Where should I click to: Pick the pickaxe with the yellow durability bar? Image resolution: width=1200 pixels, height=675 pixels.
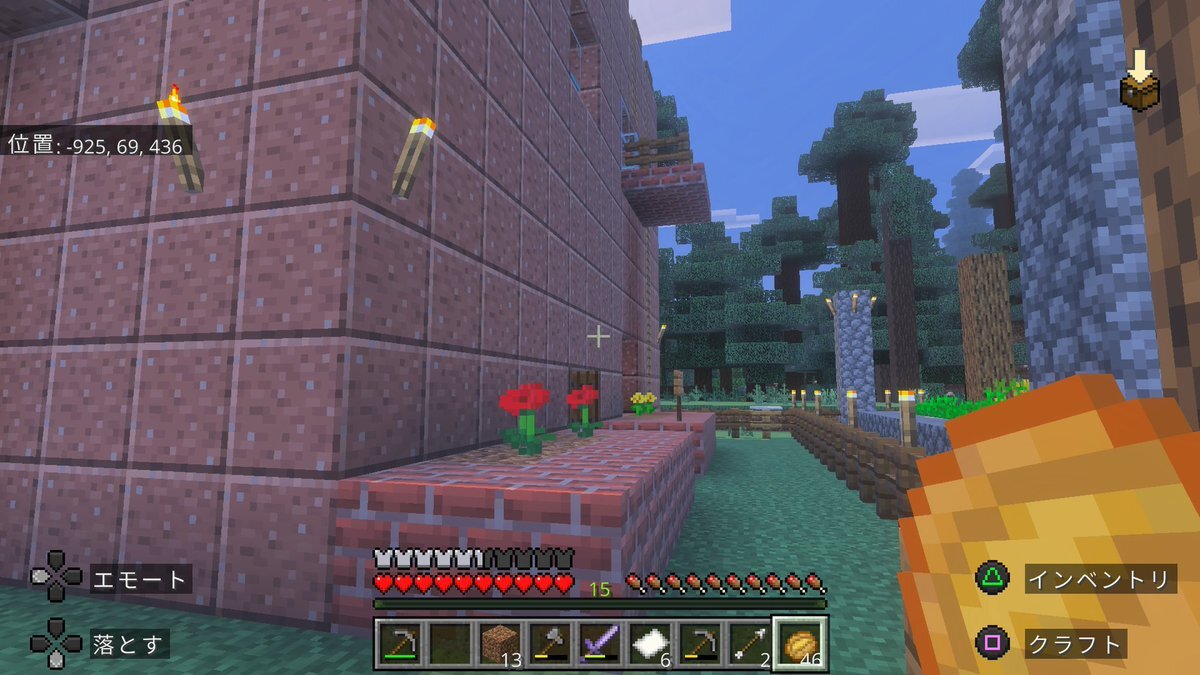pyautogui.click(x=701, y=643)
